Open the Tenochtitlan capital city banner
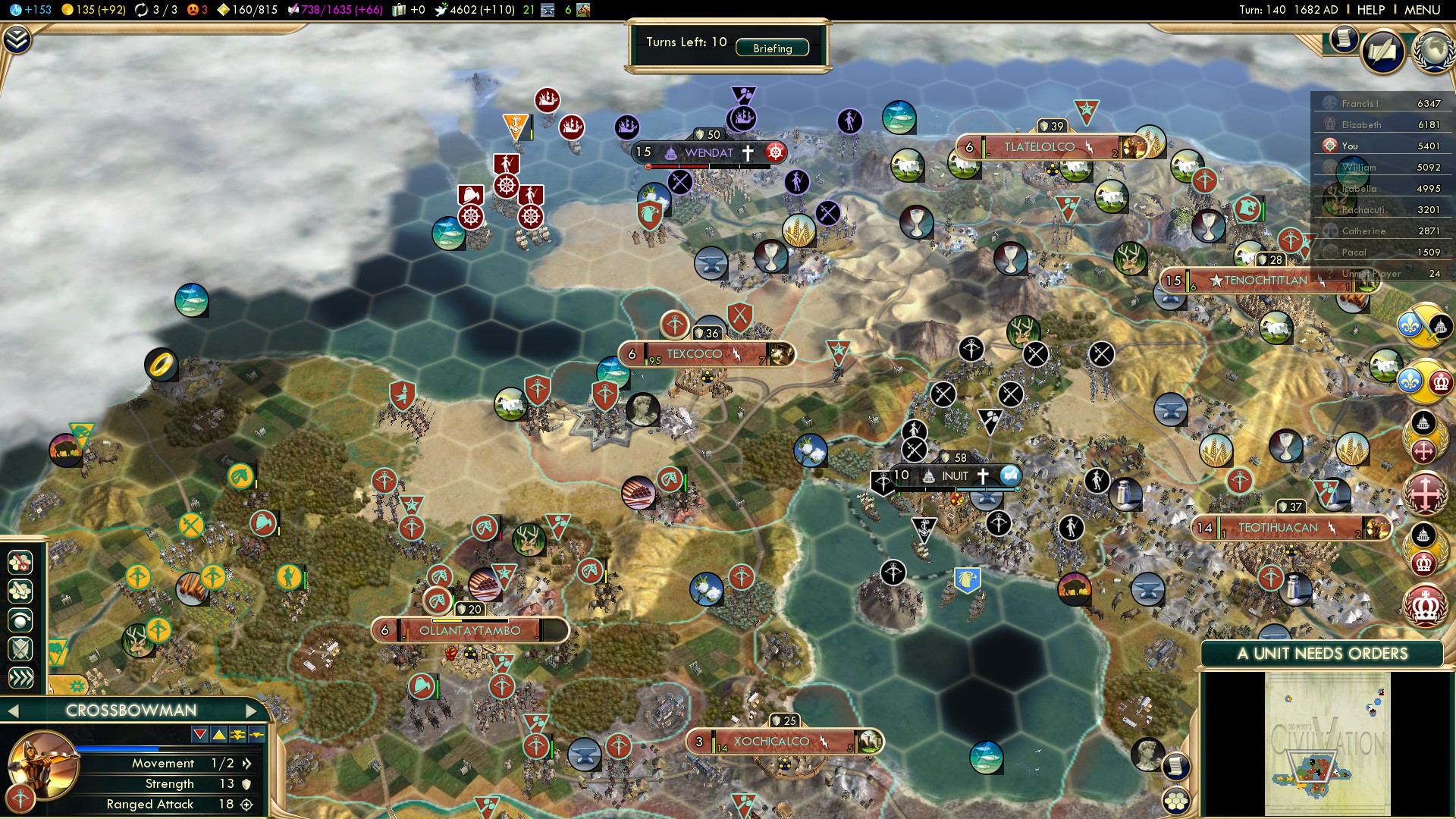 (x=1265, y=281)
